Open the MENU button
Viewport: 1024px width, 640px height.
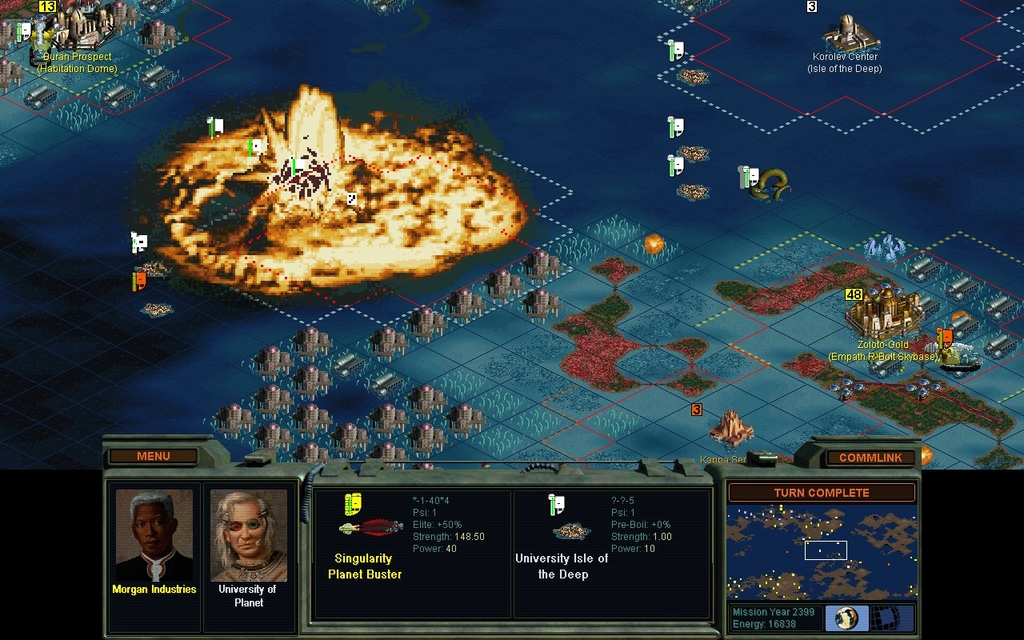point(153,456)
